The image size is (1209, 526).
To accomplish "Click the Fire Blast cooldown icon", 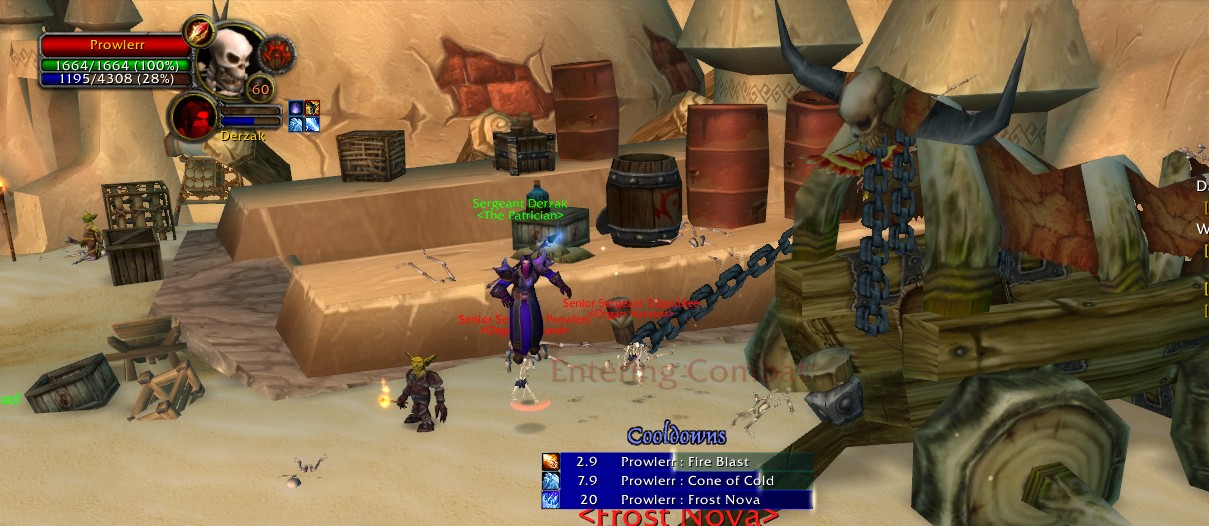I will [x=551, y=462].
